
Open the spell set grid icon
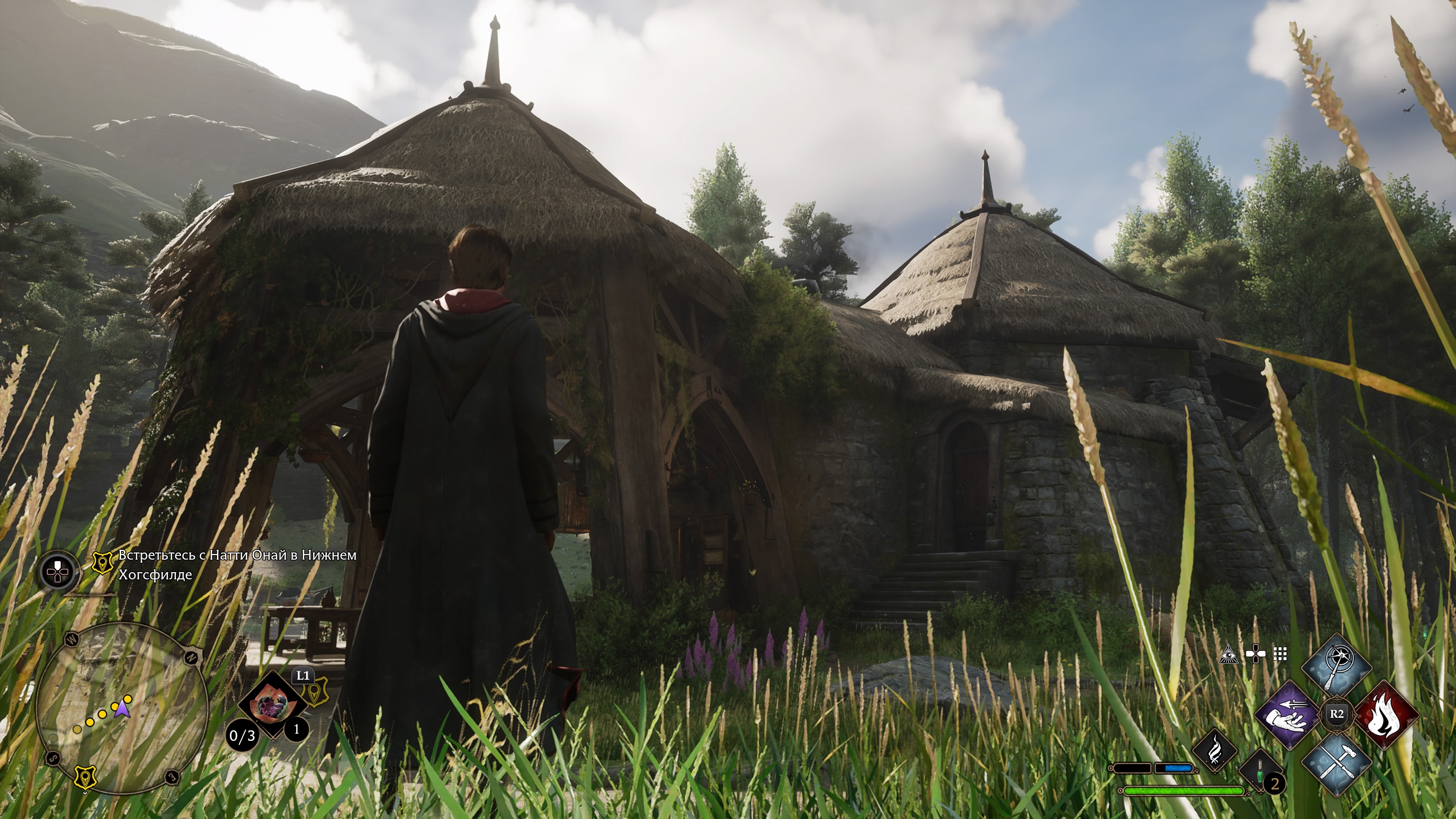(x=1280, y=654)
